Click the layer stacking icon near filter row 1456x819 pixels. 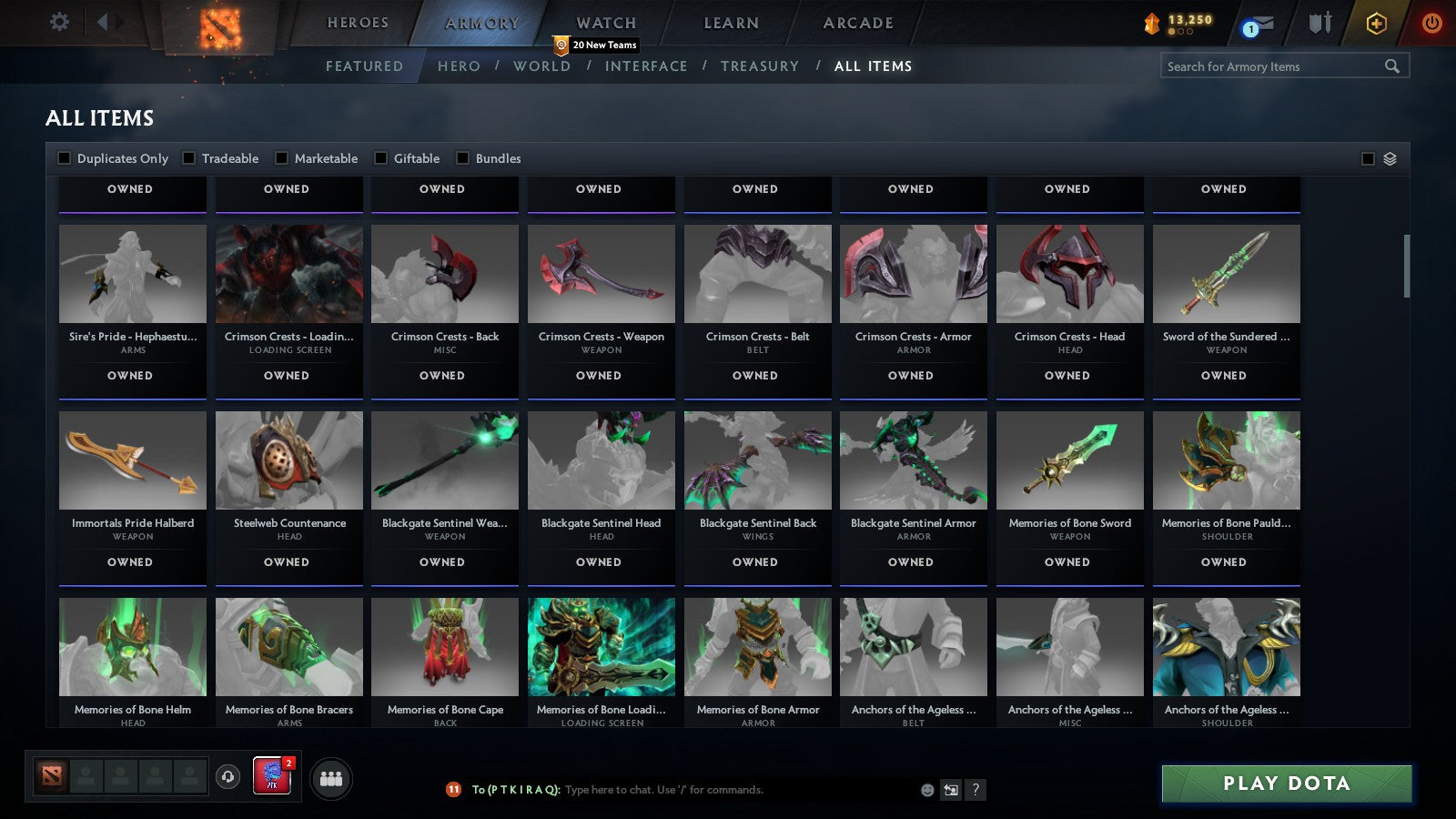1390,157
